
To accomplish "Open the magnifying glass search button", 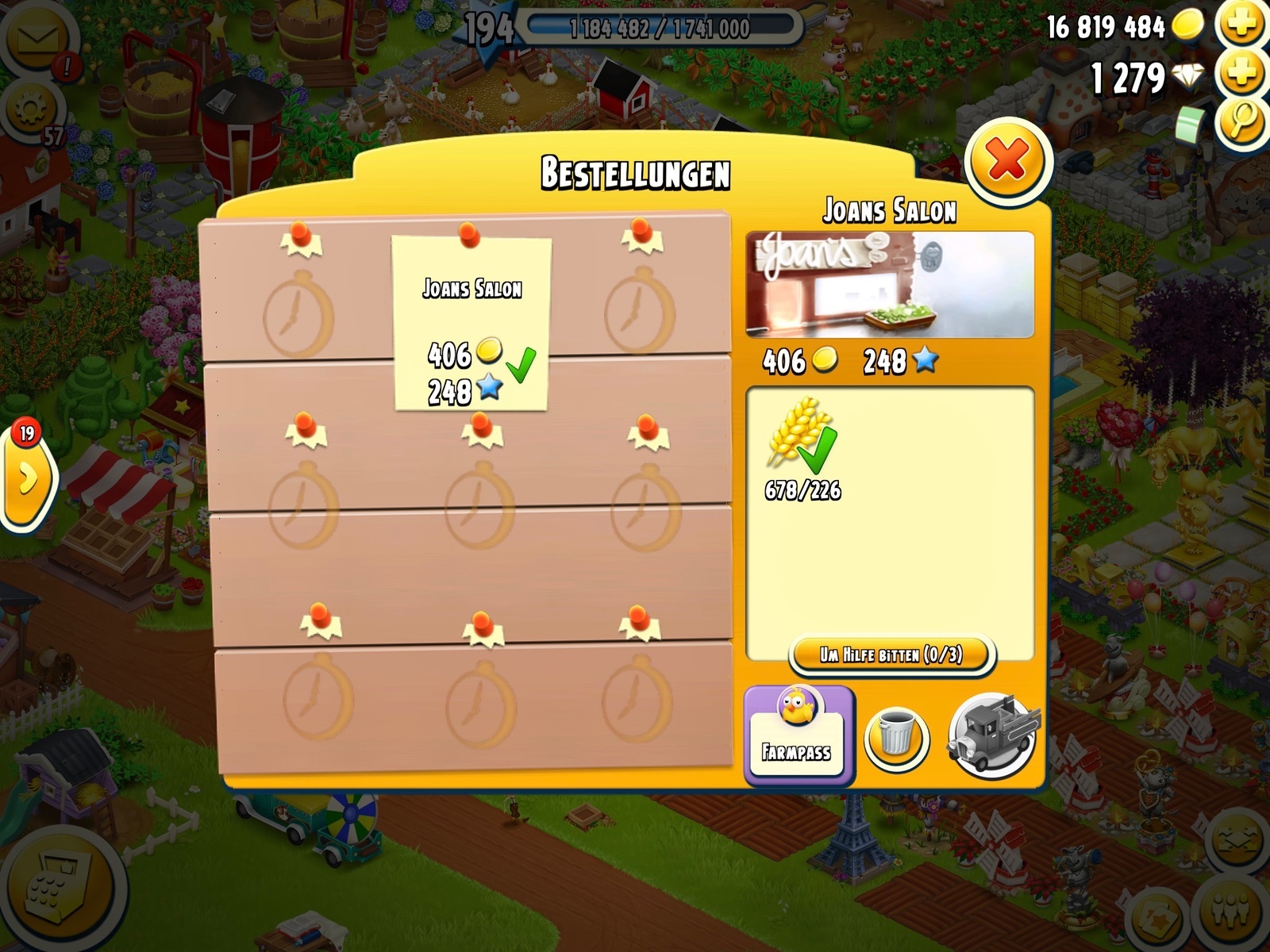I will click(1242, 123).
